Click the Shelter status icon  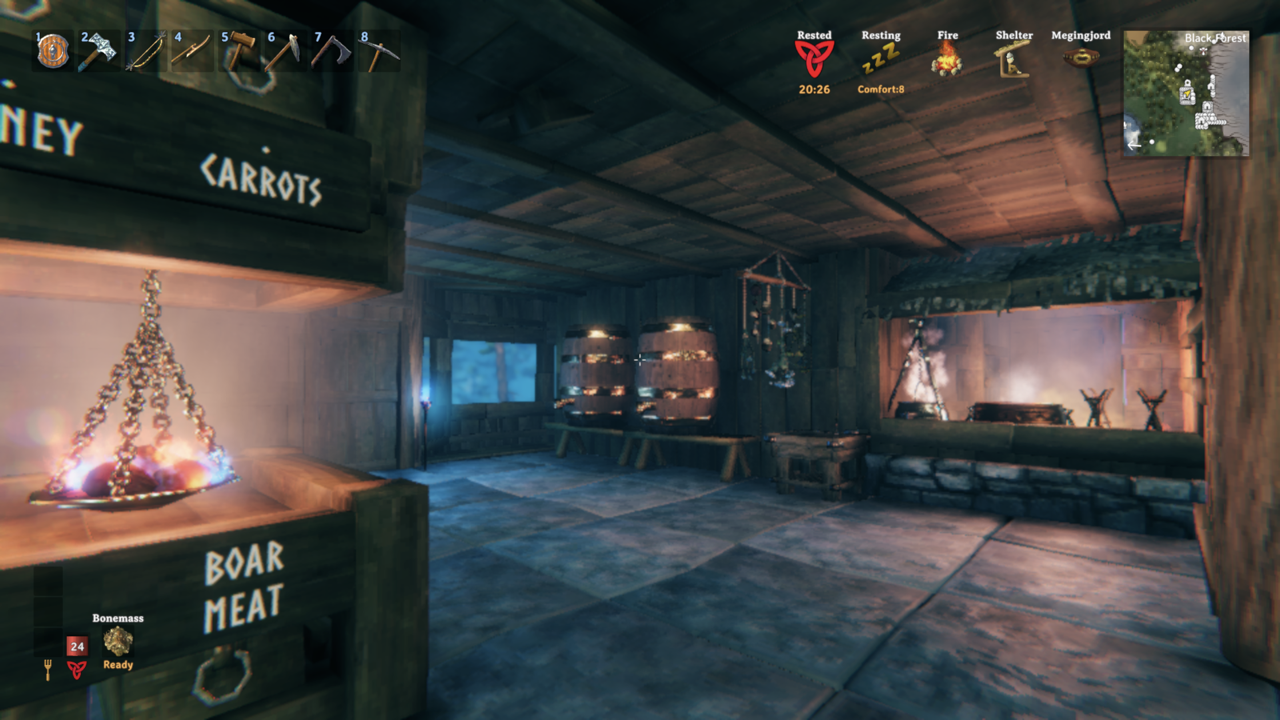tap(1014, 59)
